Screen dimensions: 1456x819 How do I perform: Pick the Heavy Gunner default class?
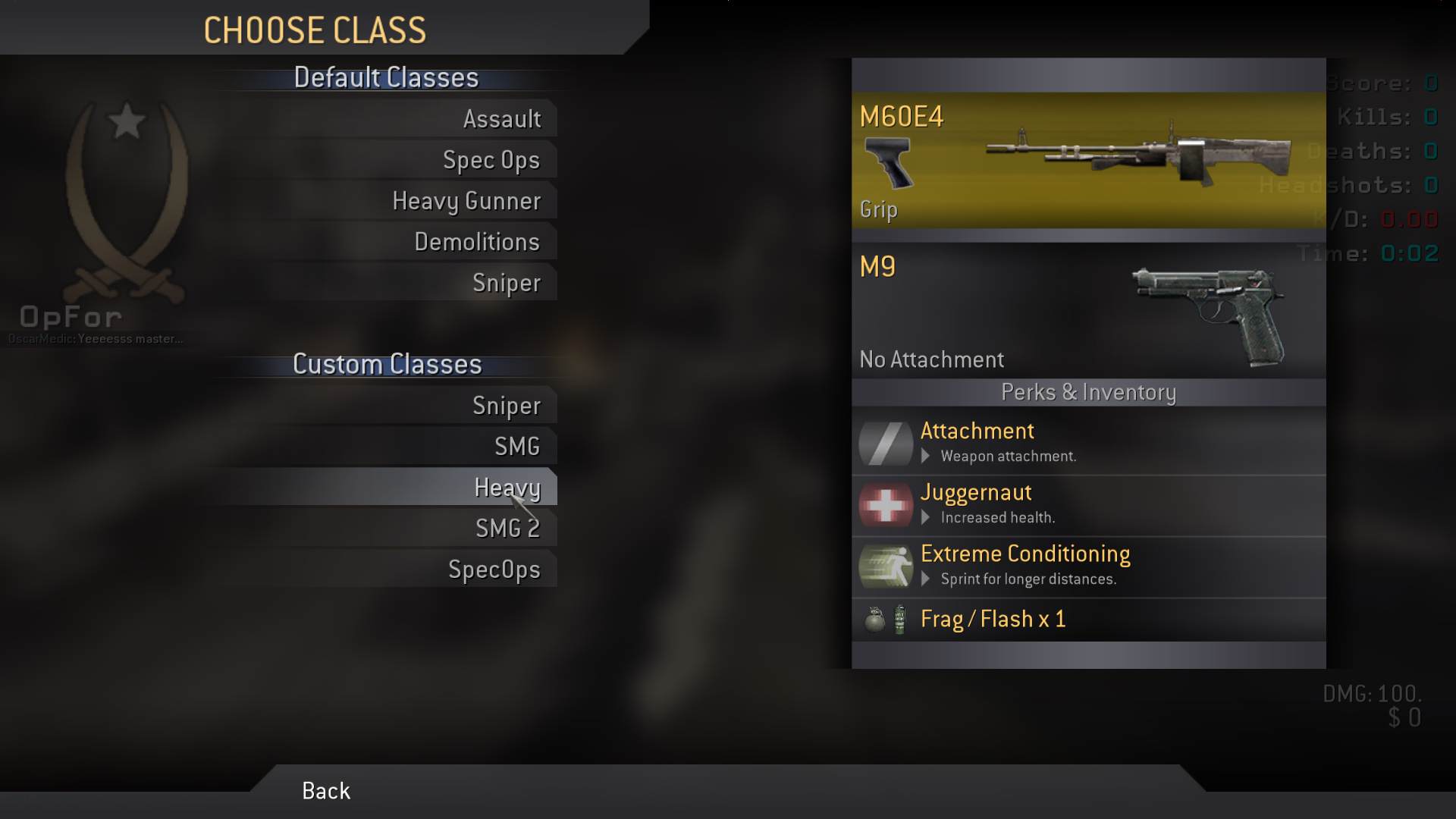pos(466,201)
